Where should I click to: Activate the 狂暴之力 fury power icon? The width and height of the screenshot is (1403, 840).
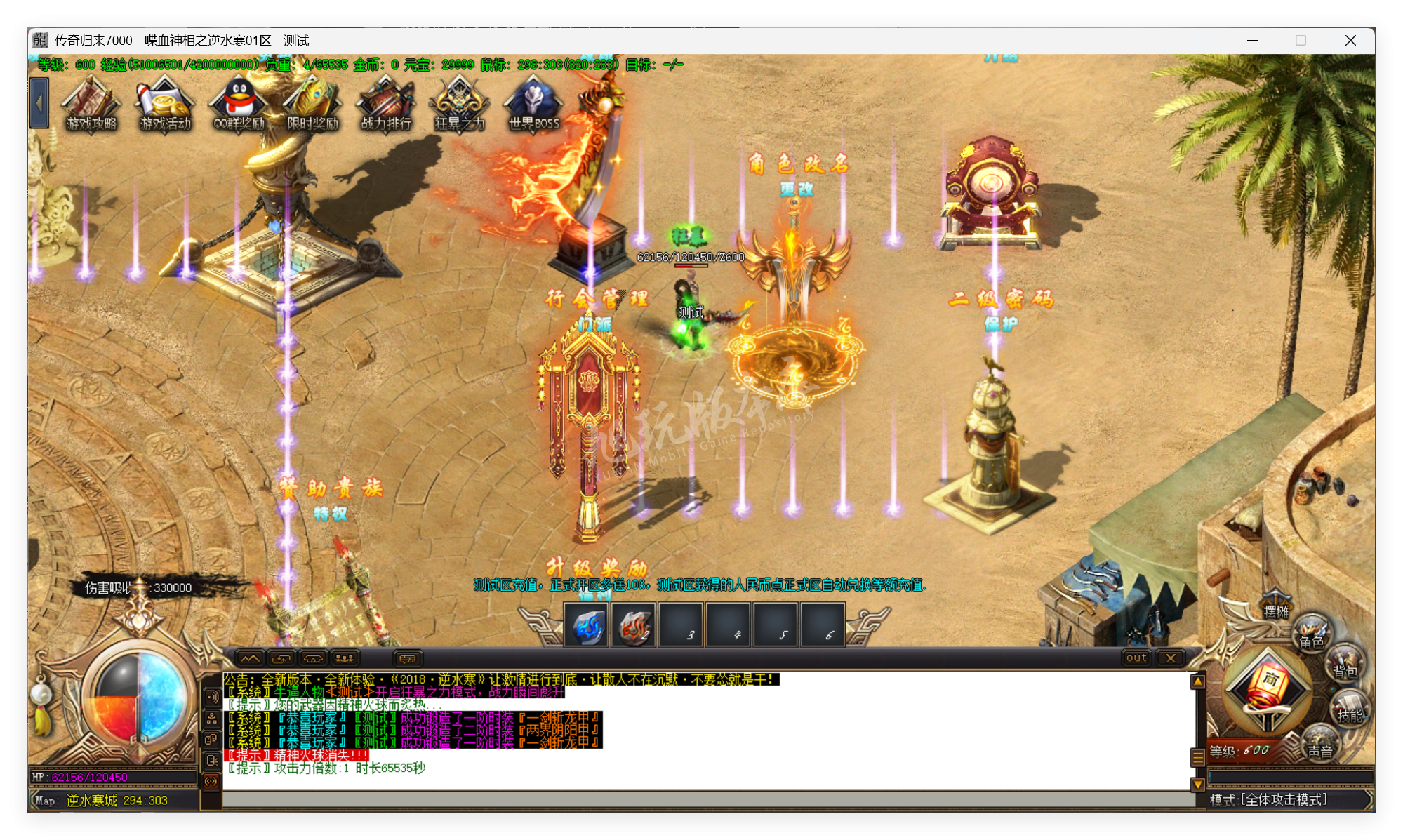(458, 104)
